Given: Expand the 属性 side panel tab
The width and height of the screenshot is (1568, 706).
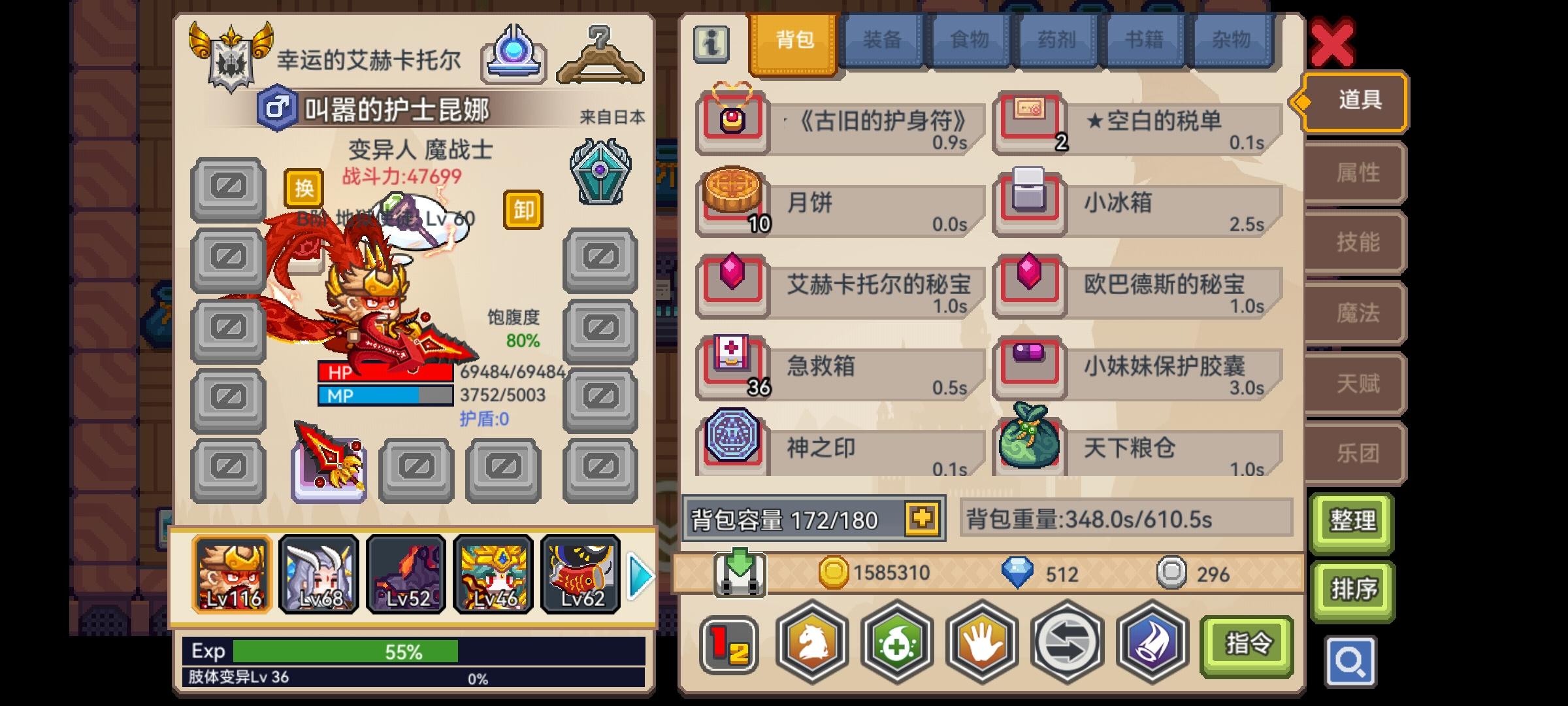Looking at the screenshot, I should 1354,172.
